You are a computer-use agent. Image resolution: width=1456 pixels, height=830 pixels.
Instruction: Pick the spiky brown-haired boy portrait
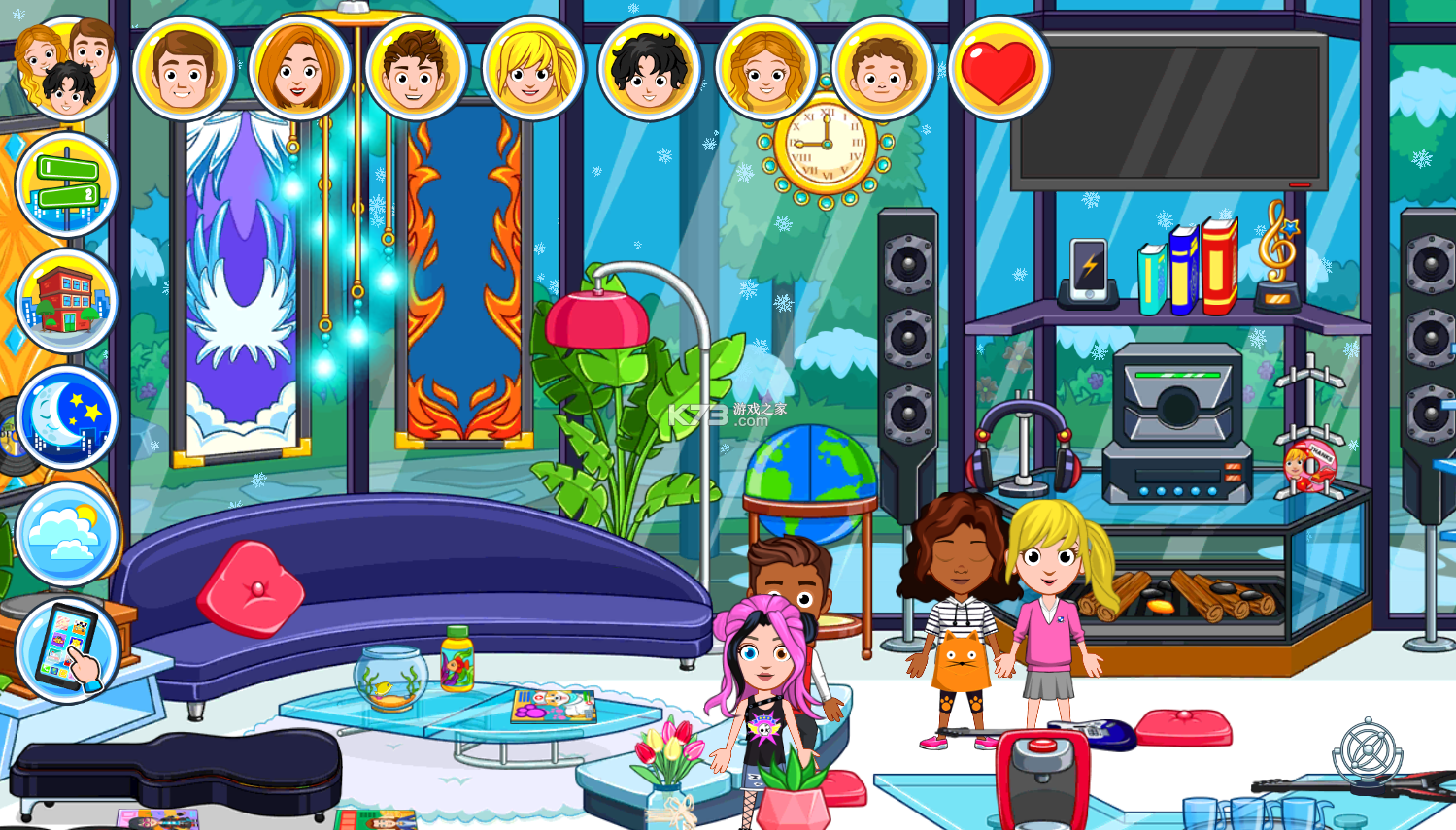416,68
